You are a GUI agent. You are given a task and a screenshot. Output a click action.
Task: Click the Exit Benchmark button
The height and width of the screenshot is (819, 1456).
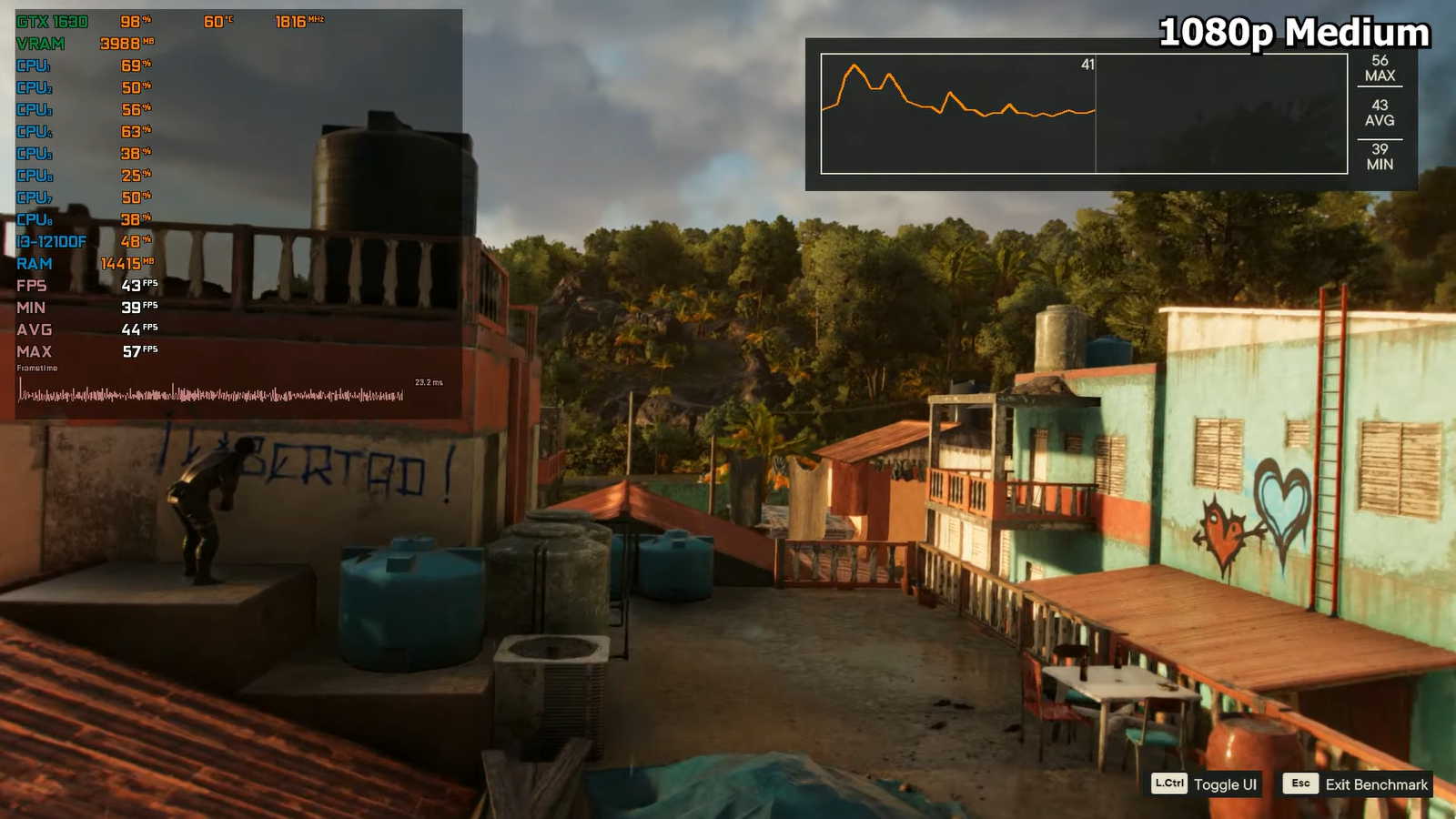[1356, 784]
